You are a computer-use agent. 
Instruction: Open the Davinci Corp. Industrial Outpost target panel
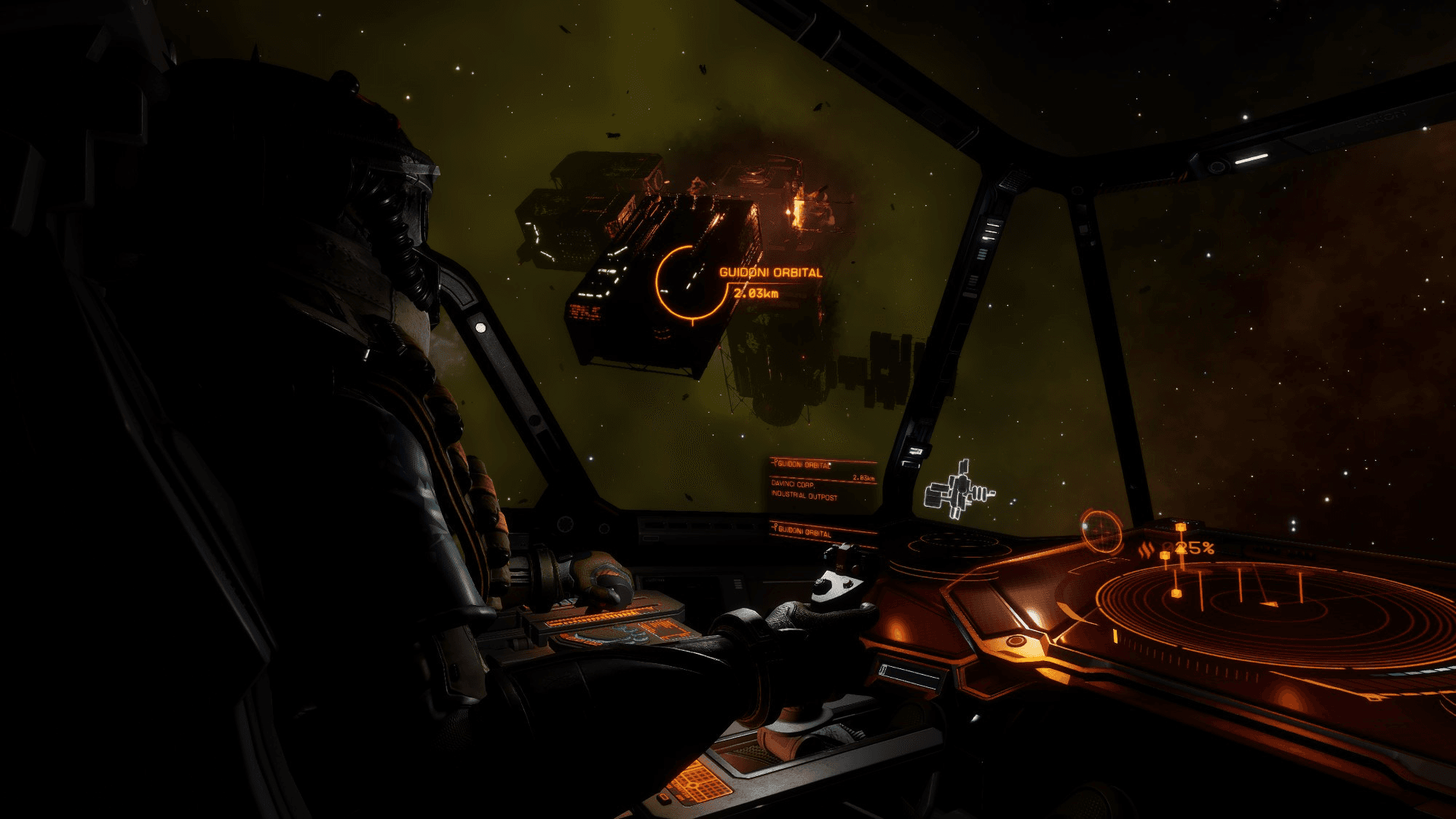tap(823, 481)
